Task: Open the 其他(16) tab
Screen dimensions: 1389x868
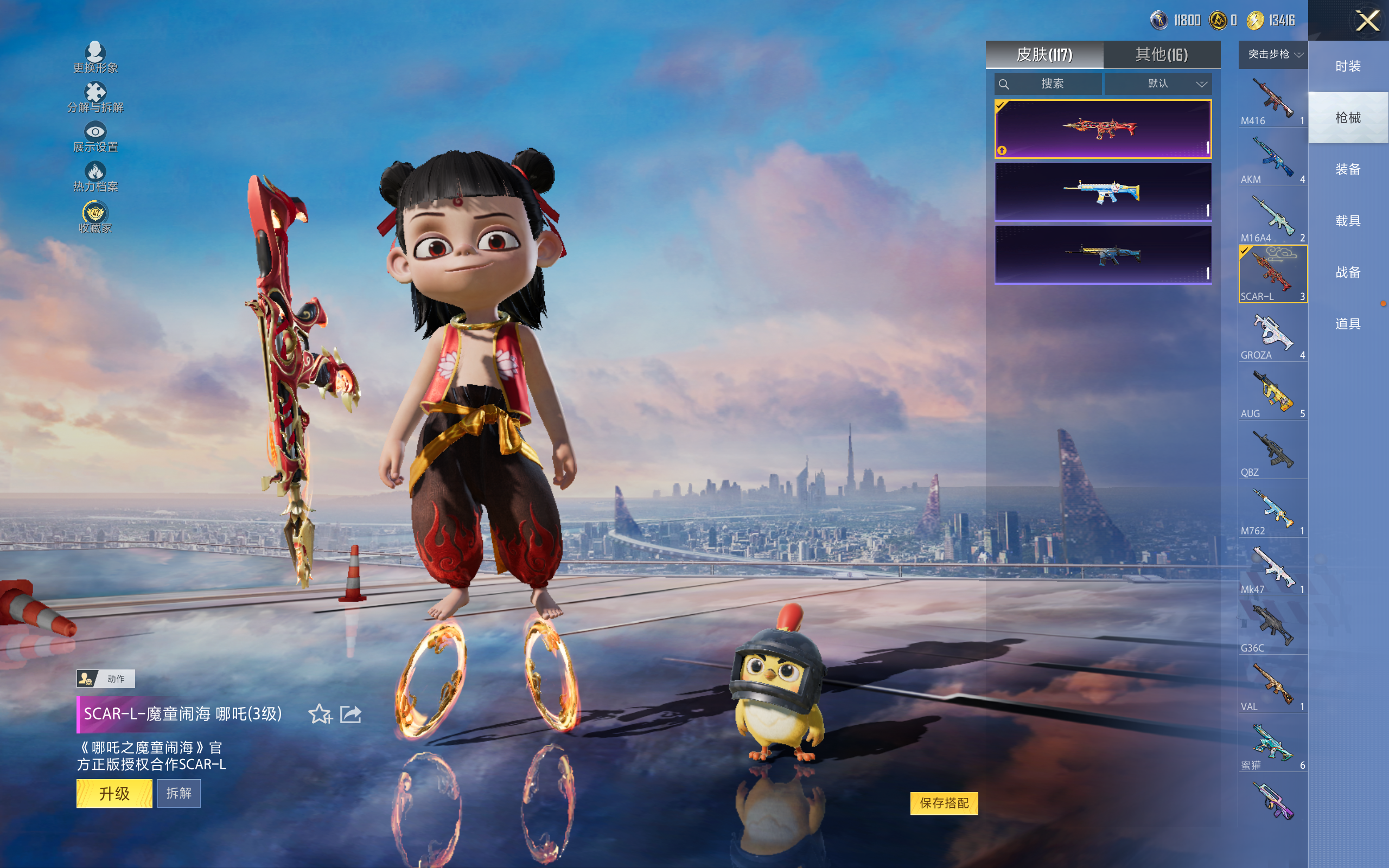Action: click(1161, 55)
